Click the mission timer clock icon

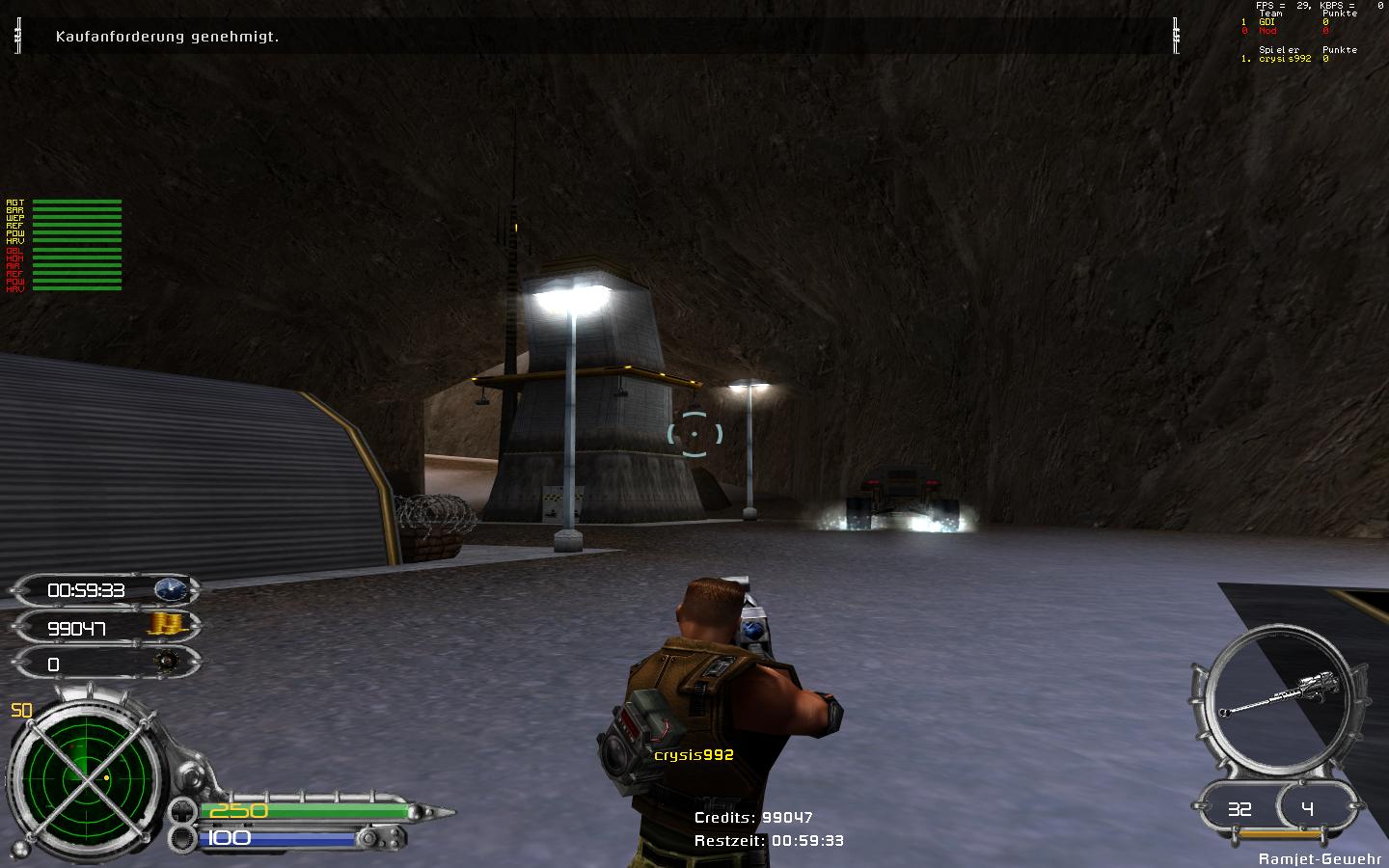tap(172, 589)
